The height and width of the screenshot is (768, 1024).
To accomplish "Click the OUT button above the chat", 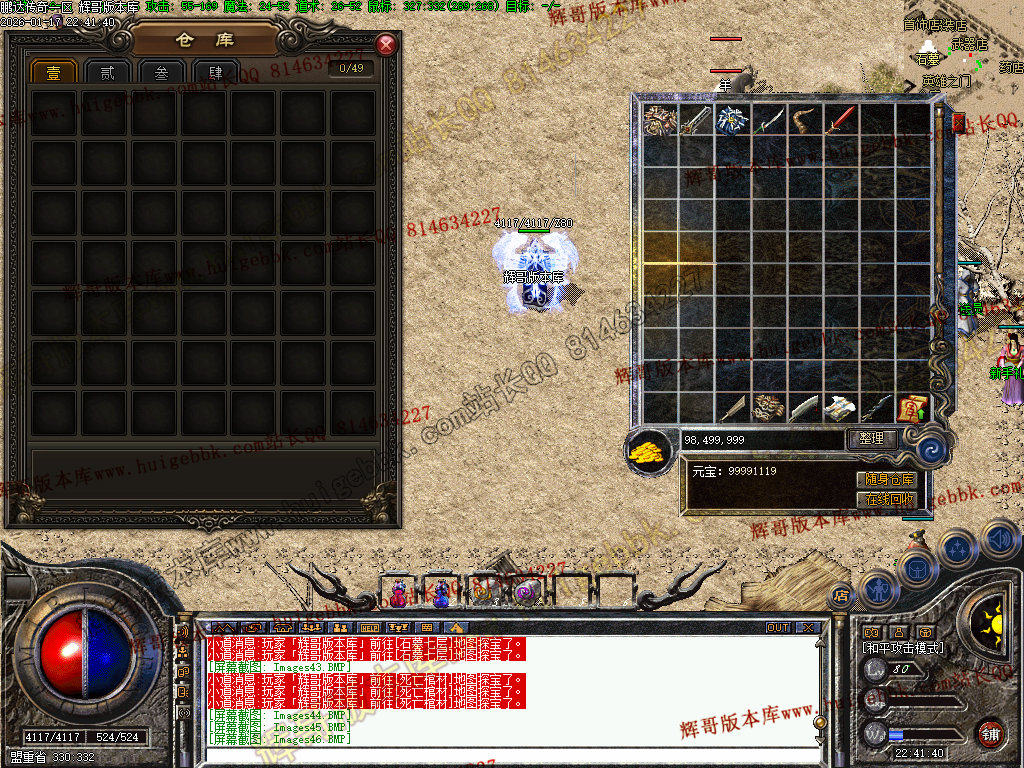I will (x=778, y=628).
